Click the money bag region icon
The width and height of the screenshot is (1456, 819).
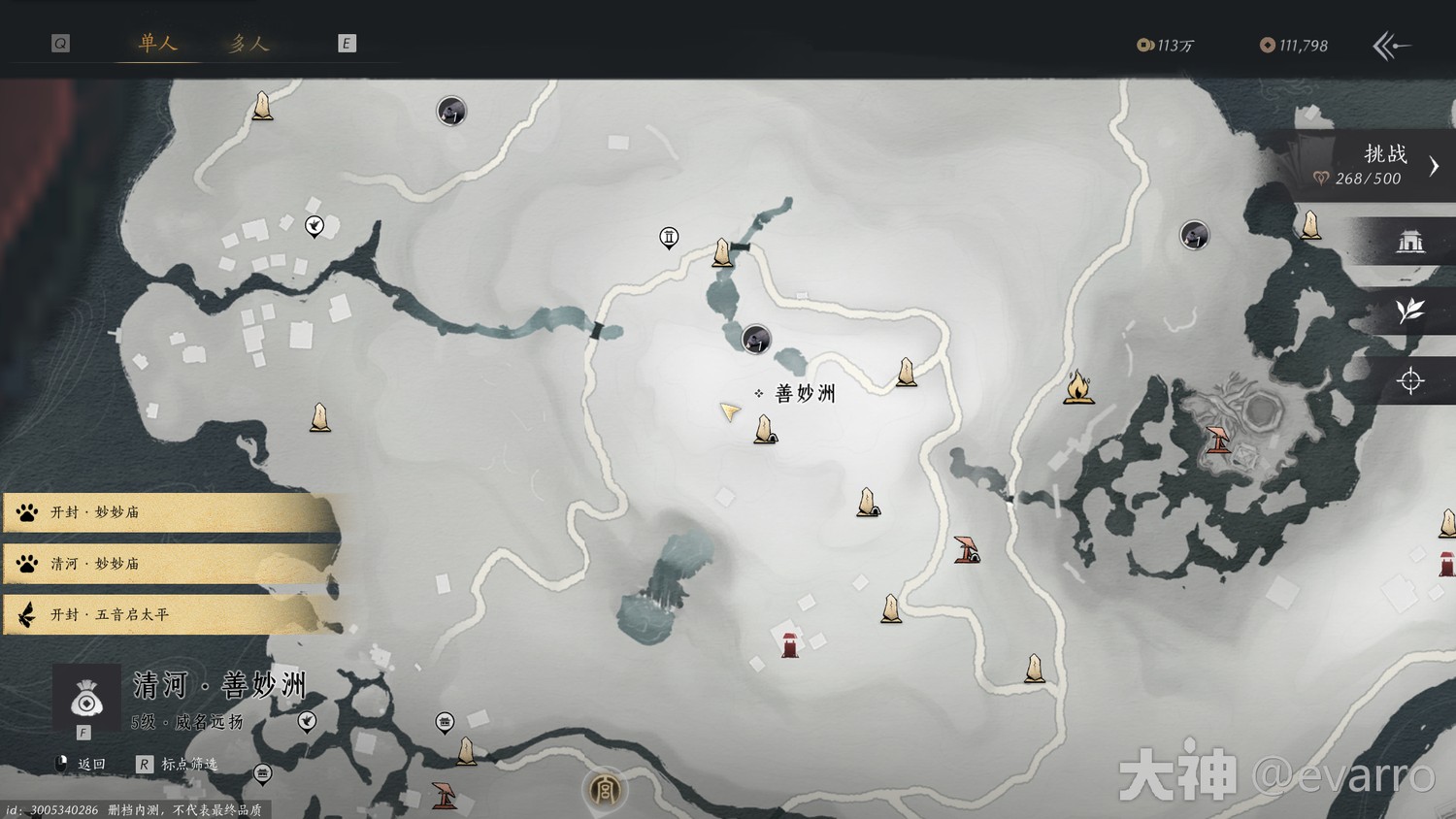tap(86, 699)
